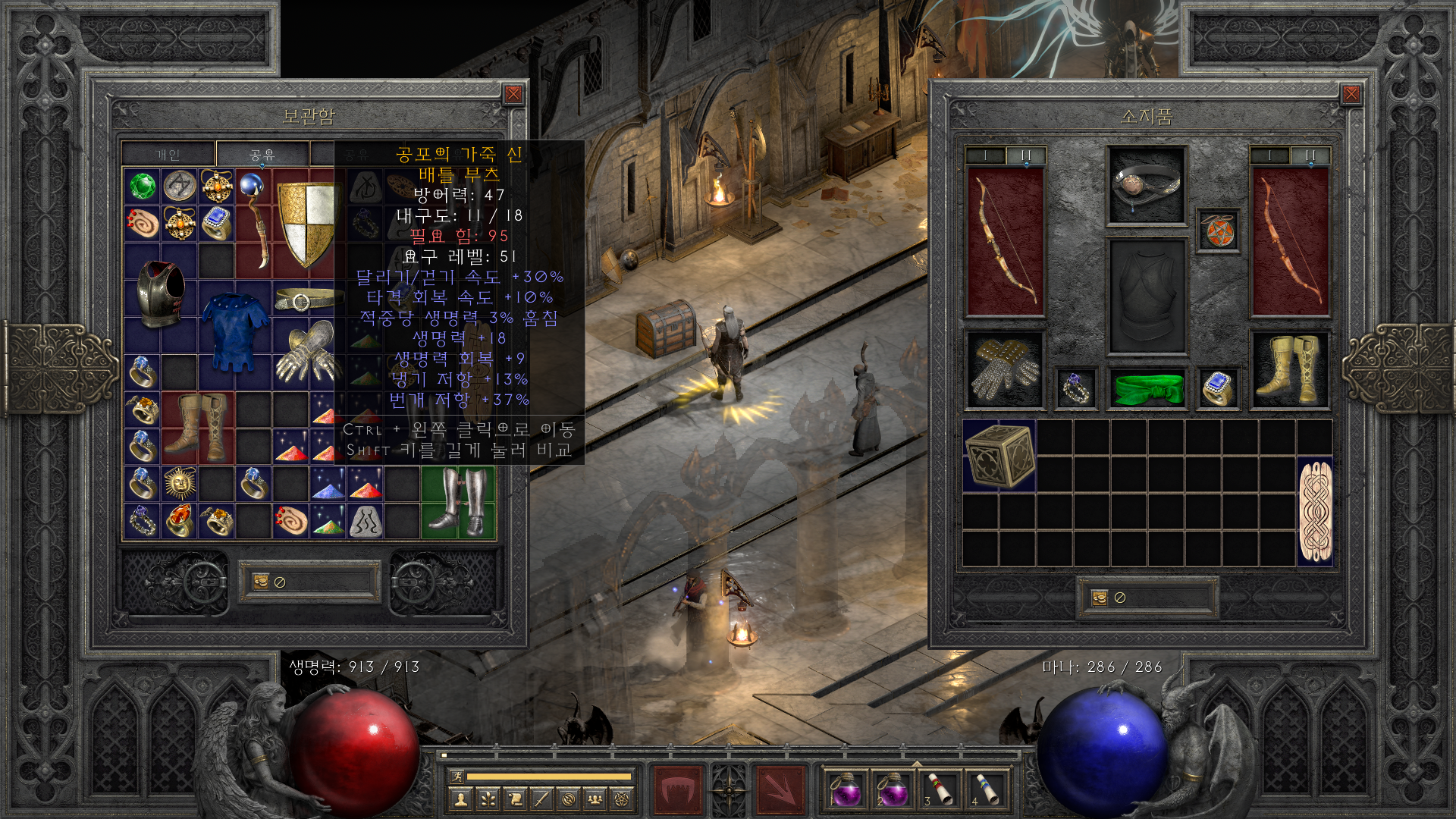Click the equipped chain gloves slot
The image size is (1456, 819).
point(1006,370)
